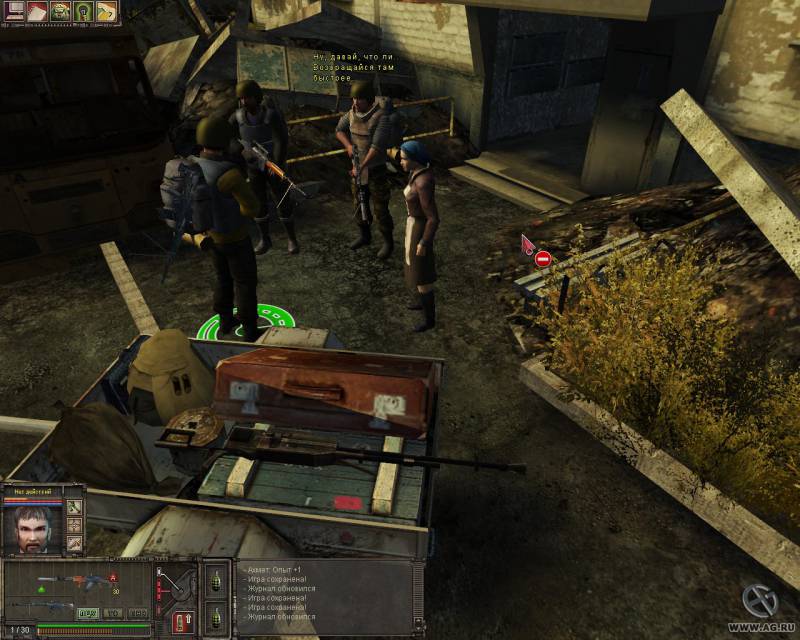Viewport: 800px width, 640px height.
Task: Click the top action icon beside portrait
Action: pyautogui.click(x=75, y=507)
